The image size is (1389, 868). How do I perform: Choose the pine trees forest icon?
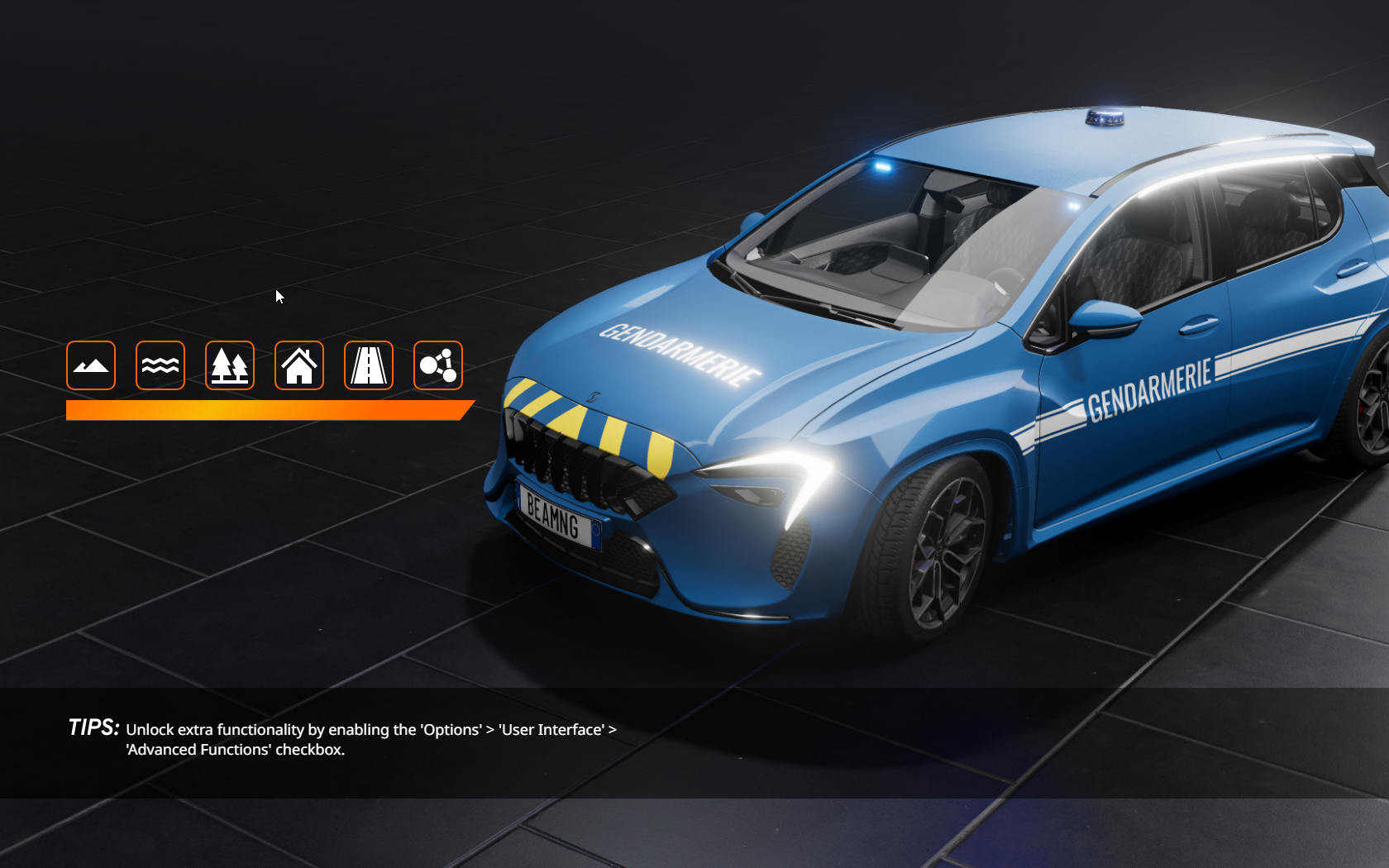(230, 365)
